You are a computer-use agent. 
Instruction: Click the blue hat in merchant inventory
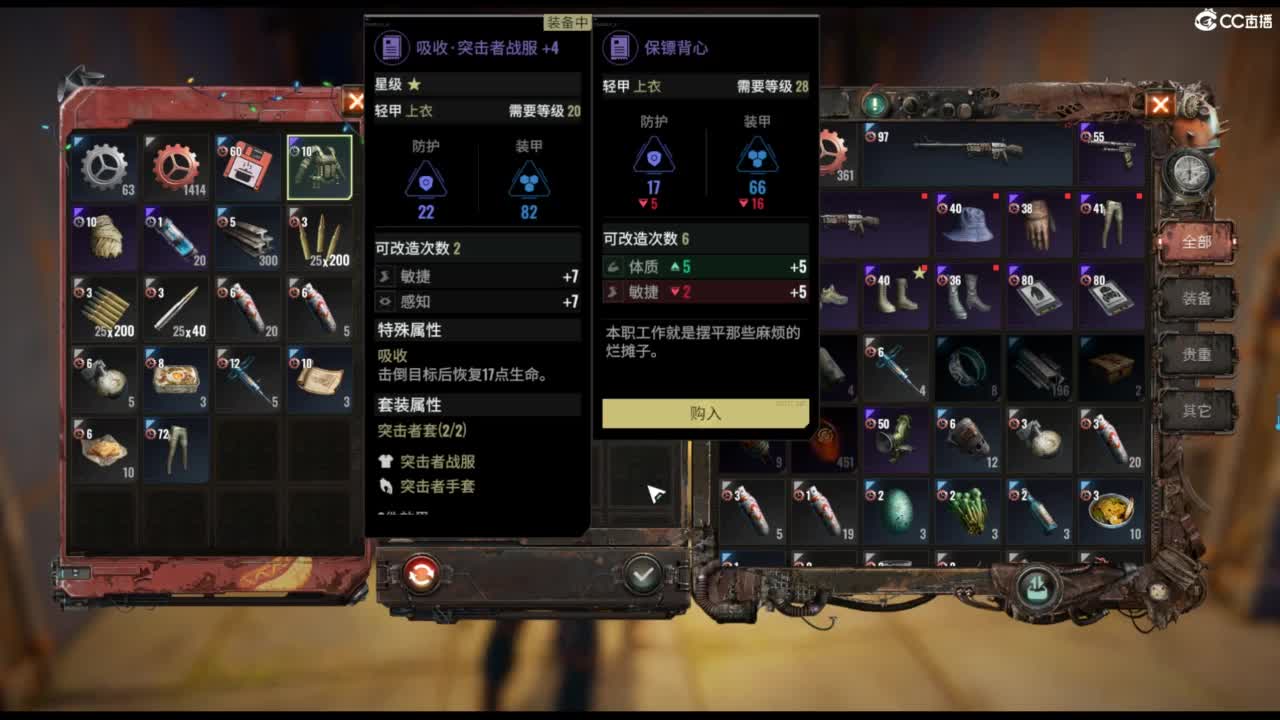pos(967,220)
